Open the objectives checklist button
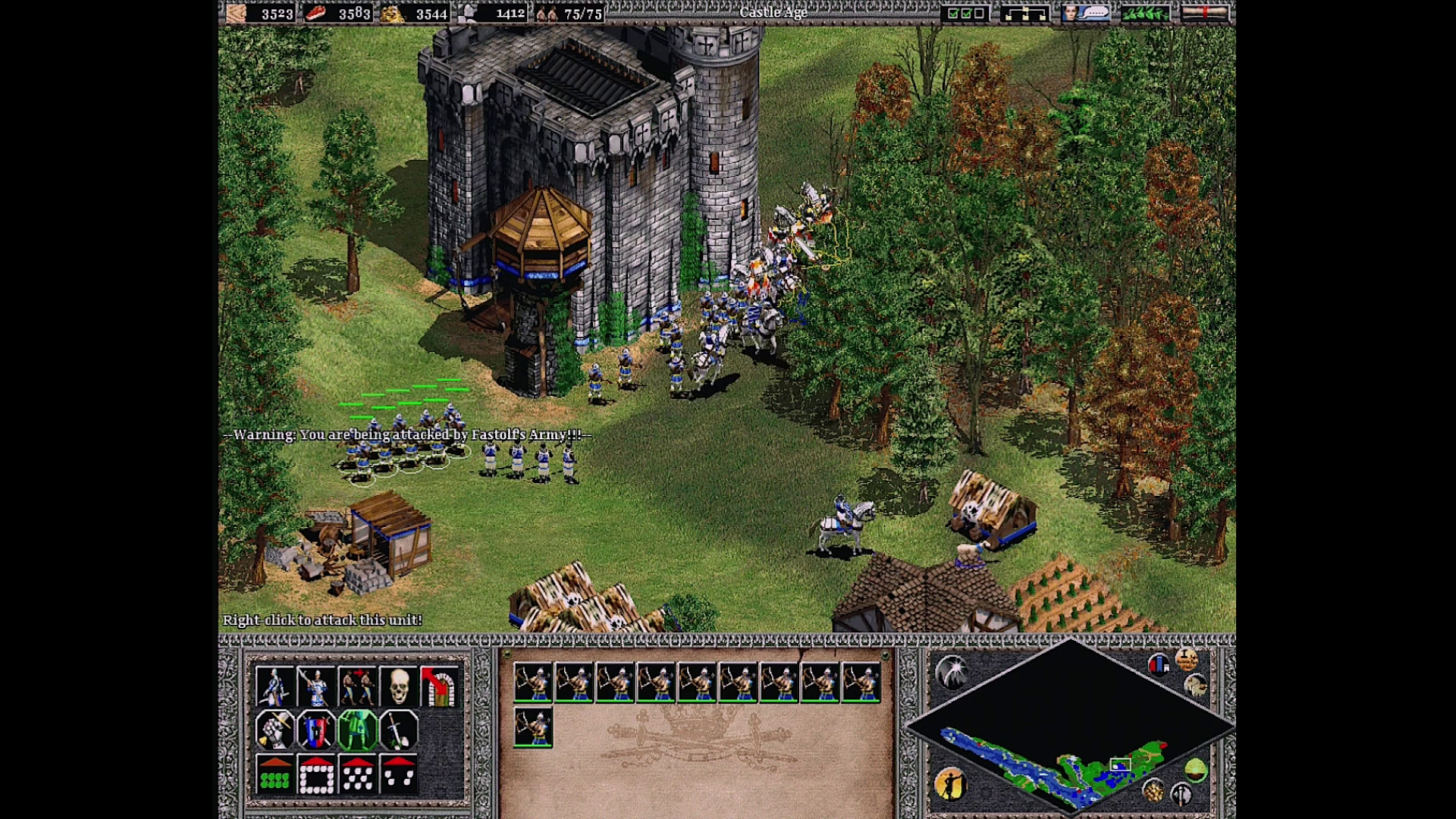 tap(965, 13)
